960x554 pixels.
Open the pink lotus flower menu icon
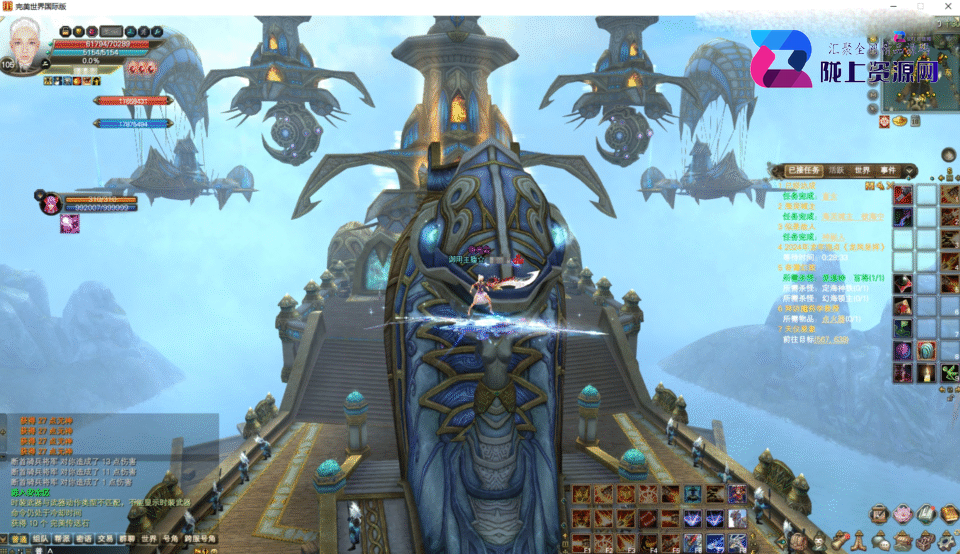(903, 514)
